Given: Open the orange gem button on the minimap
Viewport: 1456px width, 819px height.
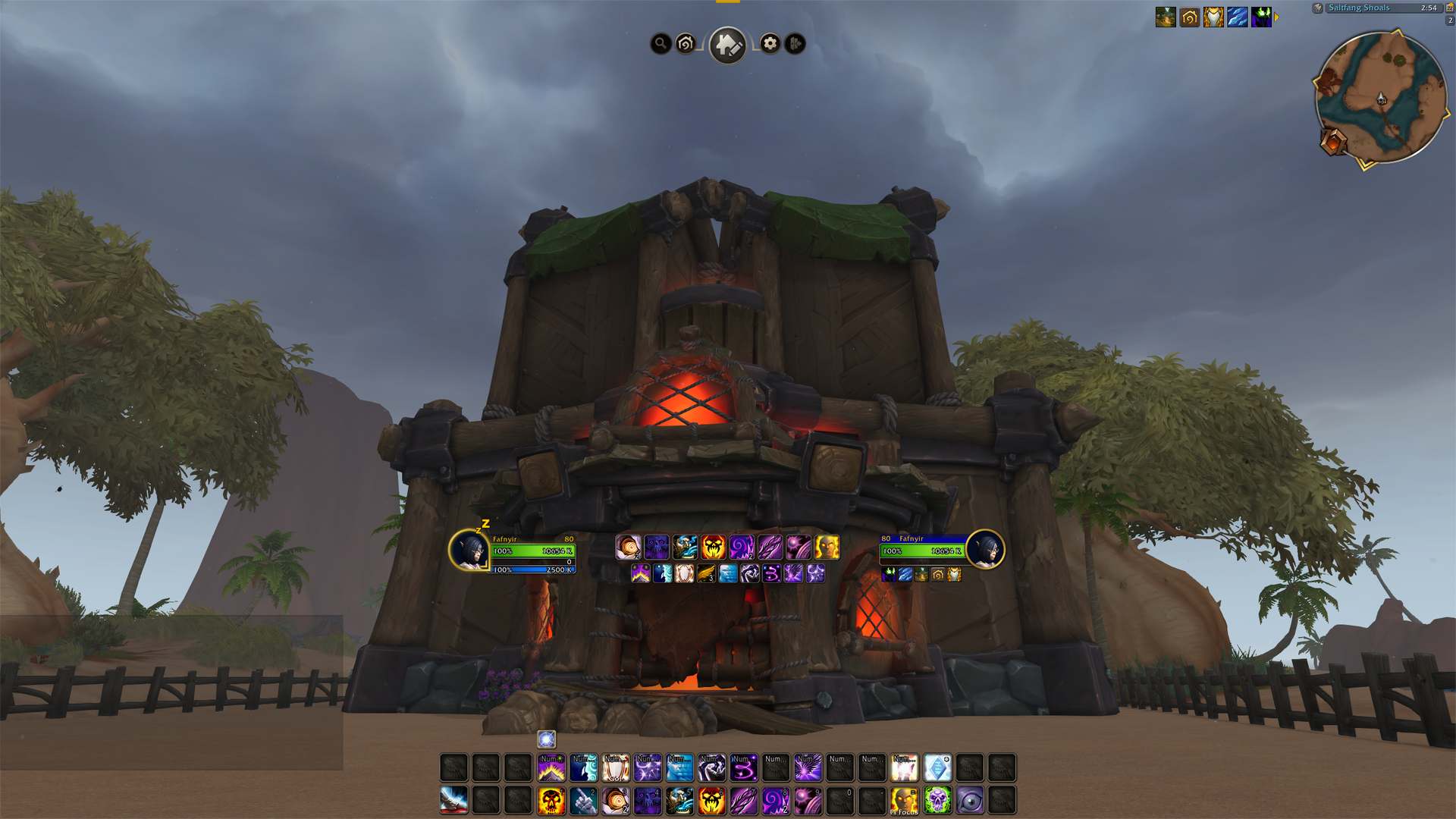Looking at the screenshot, I should click(1332, 142).
